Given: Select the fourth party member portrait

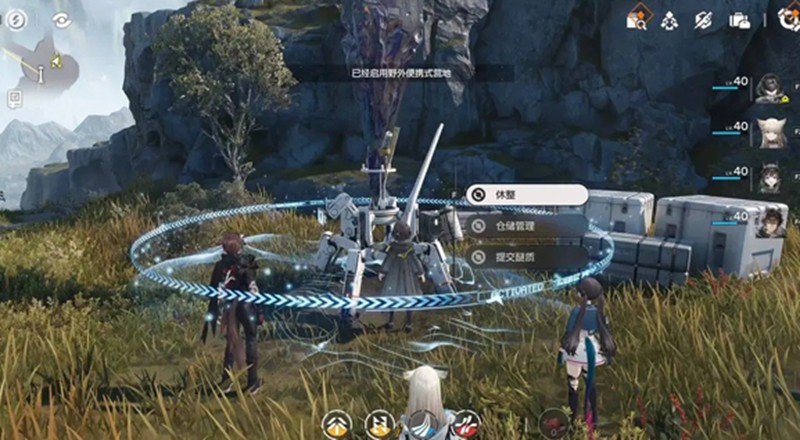Looking at the screenshot, I should tap(769, 222).
